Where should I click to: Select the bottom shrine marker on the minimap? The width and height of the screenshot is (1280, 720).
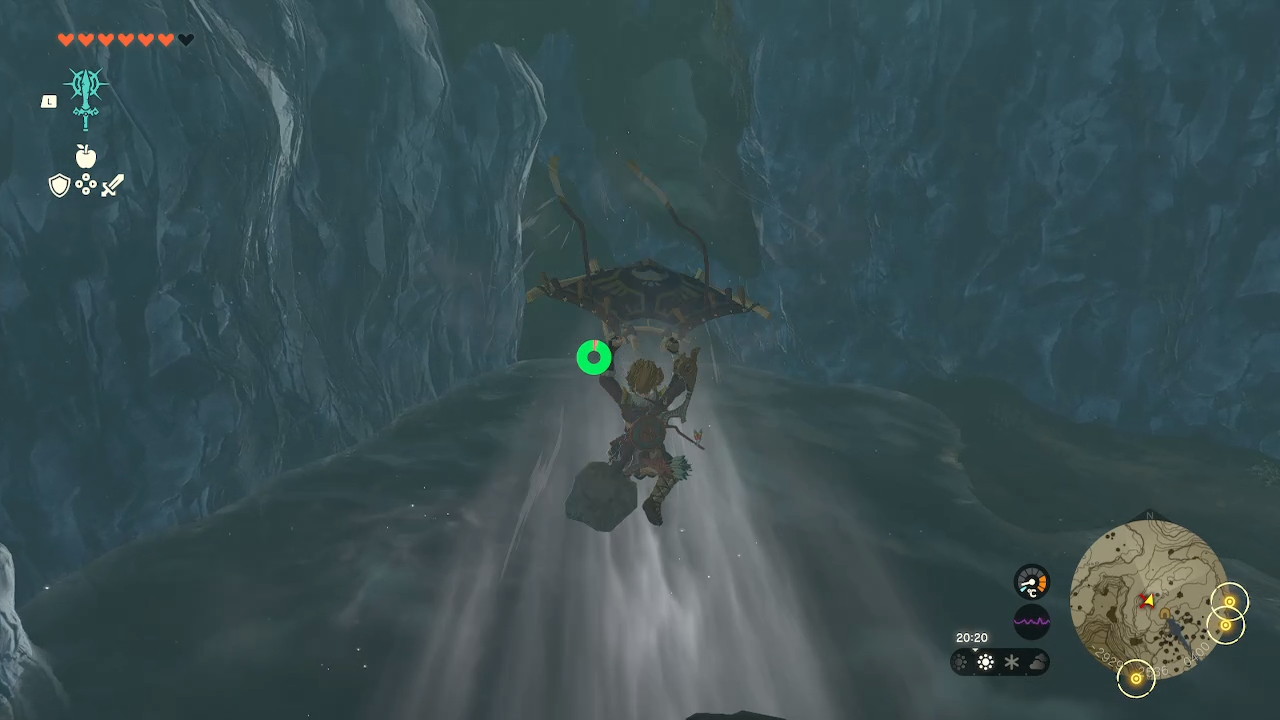[x=1137, y=678]
